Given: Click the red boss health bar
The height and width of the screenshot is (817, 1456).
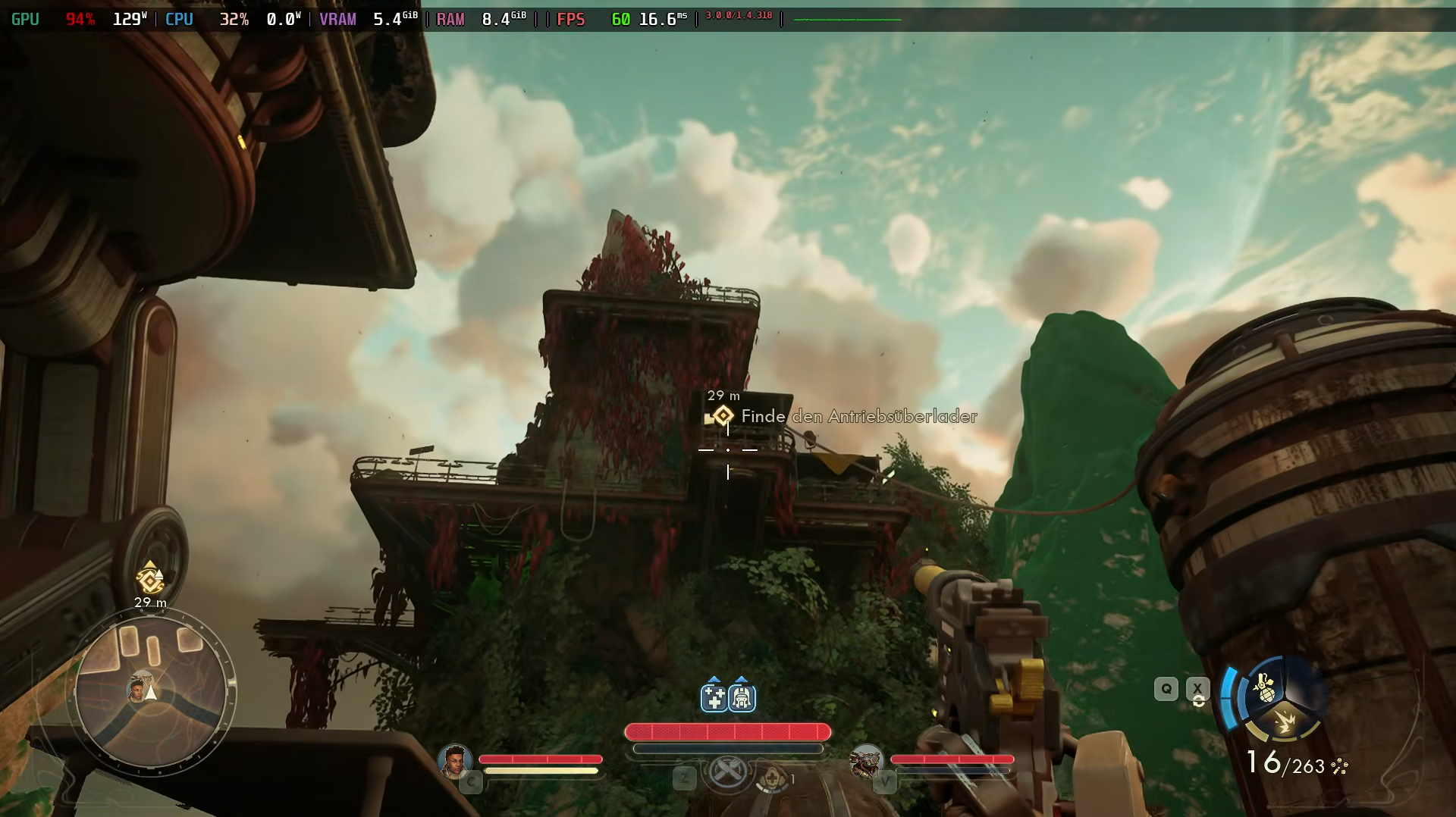Looking at the screenshot, I should pyautogui.click(x=726, y=731).
